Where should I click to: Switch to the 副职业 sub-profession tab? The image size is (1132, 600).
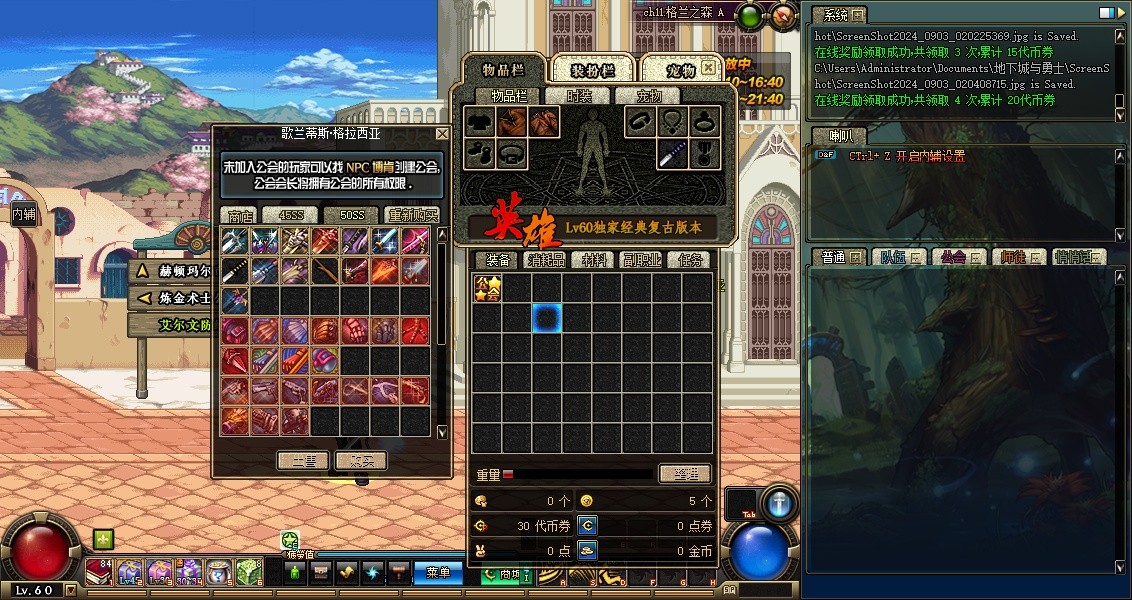[642, 260]
